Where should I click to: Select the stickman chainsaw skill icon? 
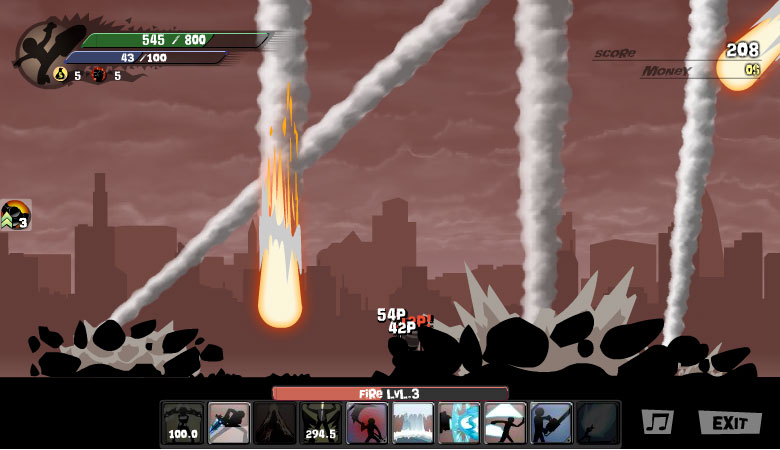[x=551, y=423]
